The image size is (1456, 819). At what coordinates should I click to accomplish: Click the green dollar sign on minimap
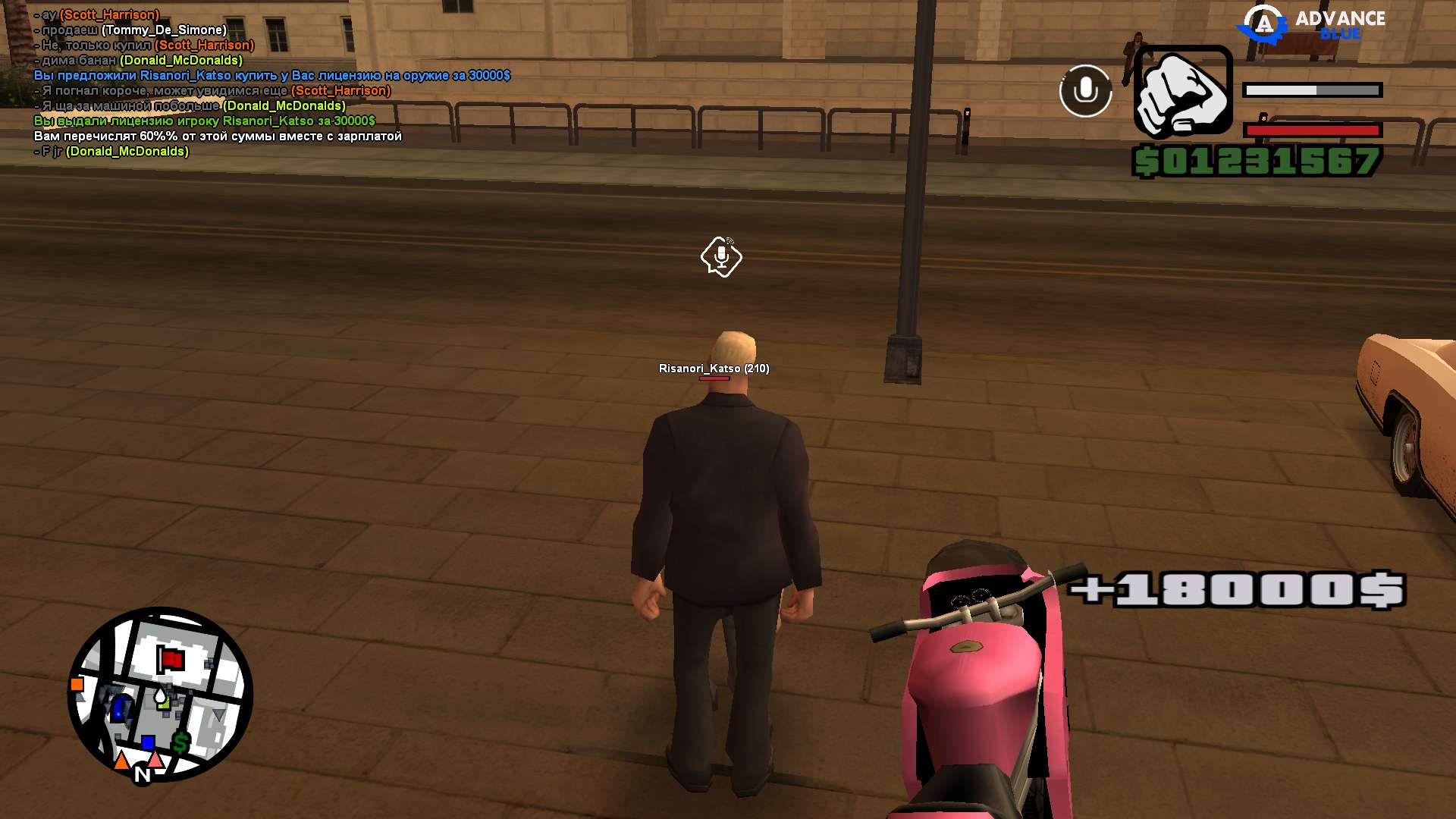(180, 742)
